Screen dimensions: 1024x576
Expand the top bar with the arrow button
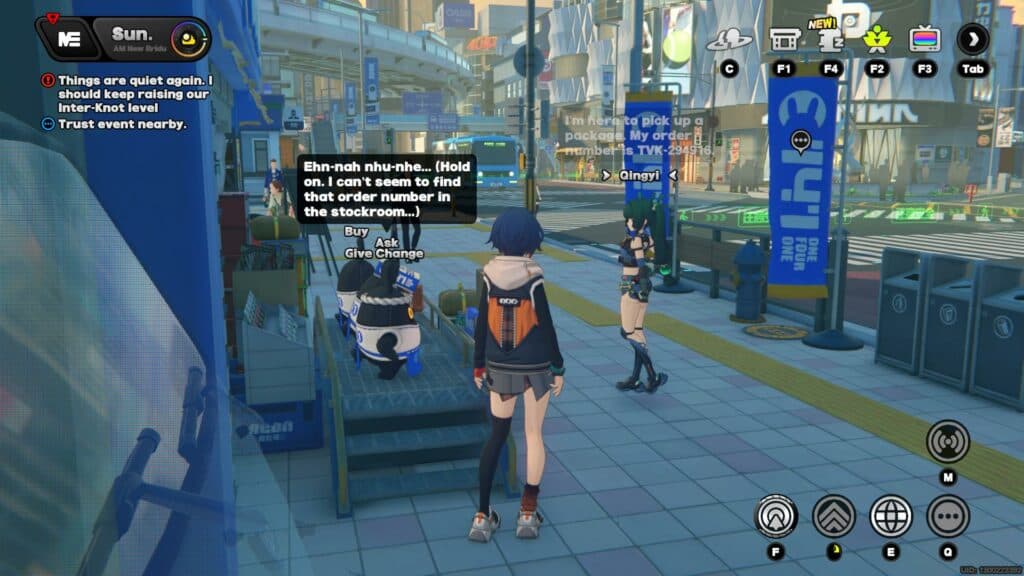(972, 39)
